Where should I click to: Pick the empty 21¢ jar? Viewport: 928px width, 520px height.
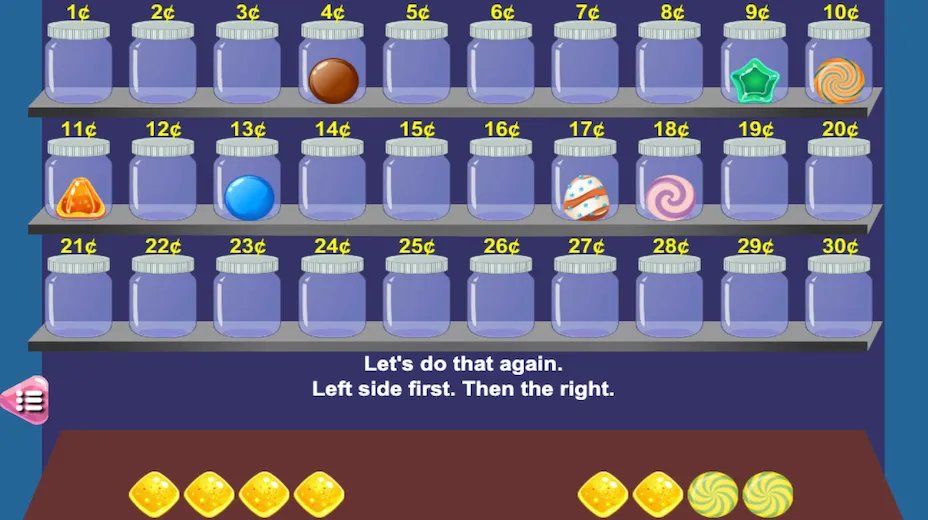(79, 298)
